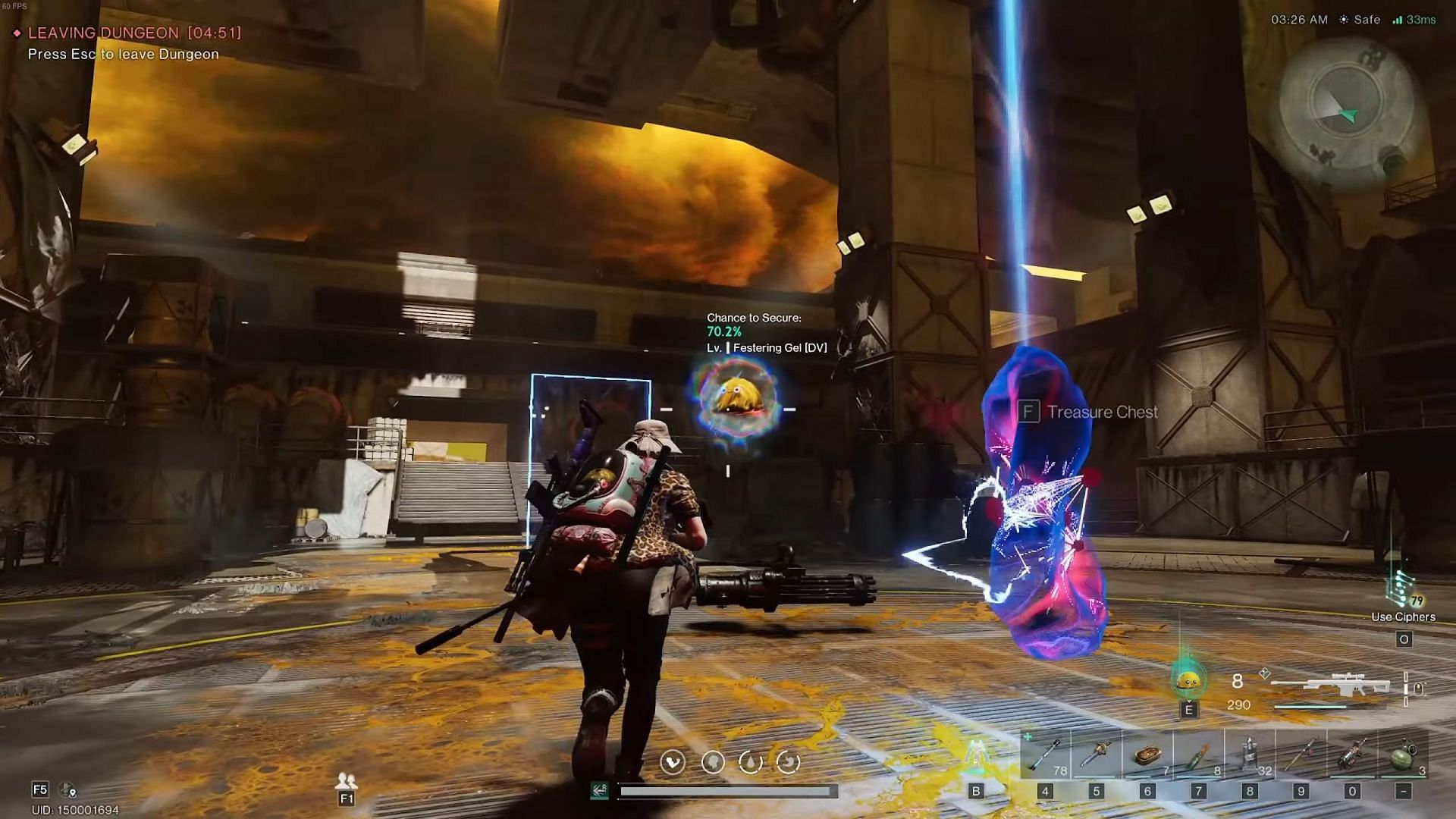The height and width of the screenshot is (819, 1456).
Task: Open the team members icon
Action: pos(347,780)
